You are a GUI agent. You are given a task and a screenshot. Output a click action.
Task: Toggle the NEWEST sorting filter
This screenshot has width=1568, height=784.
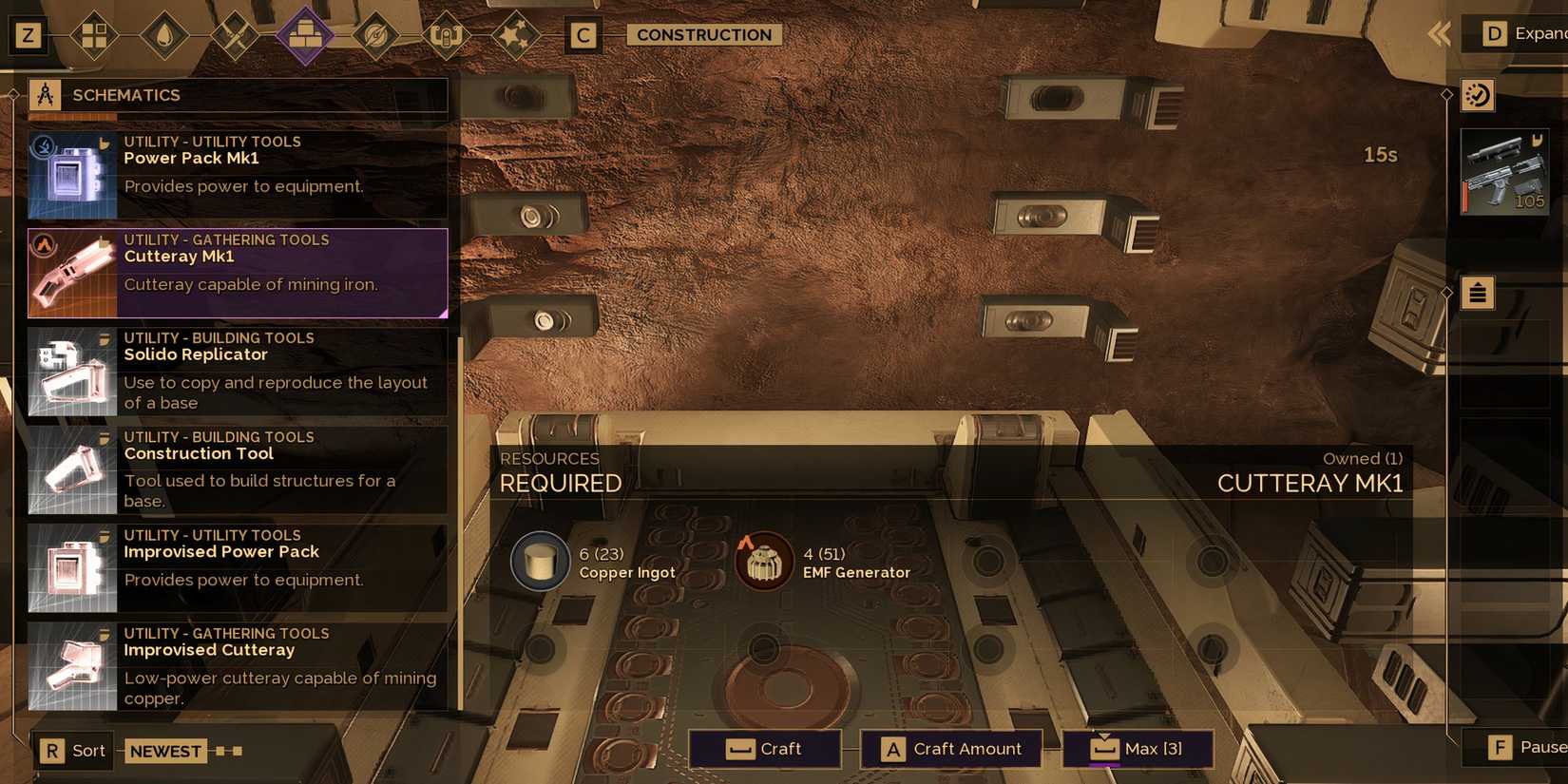(x=165, y=751)
